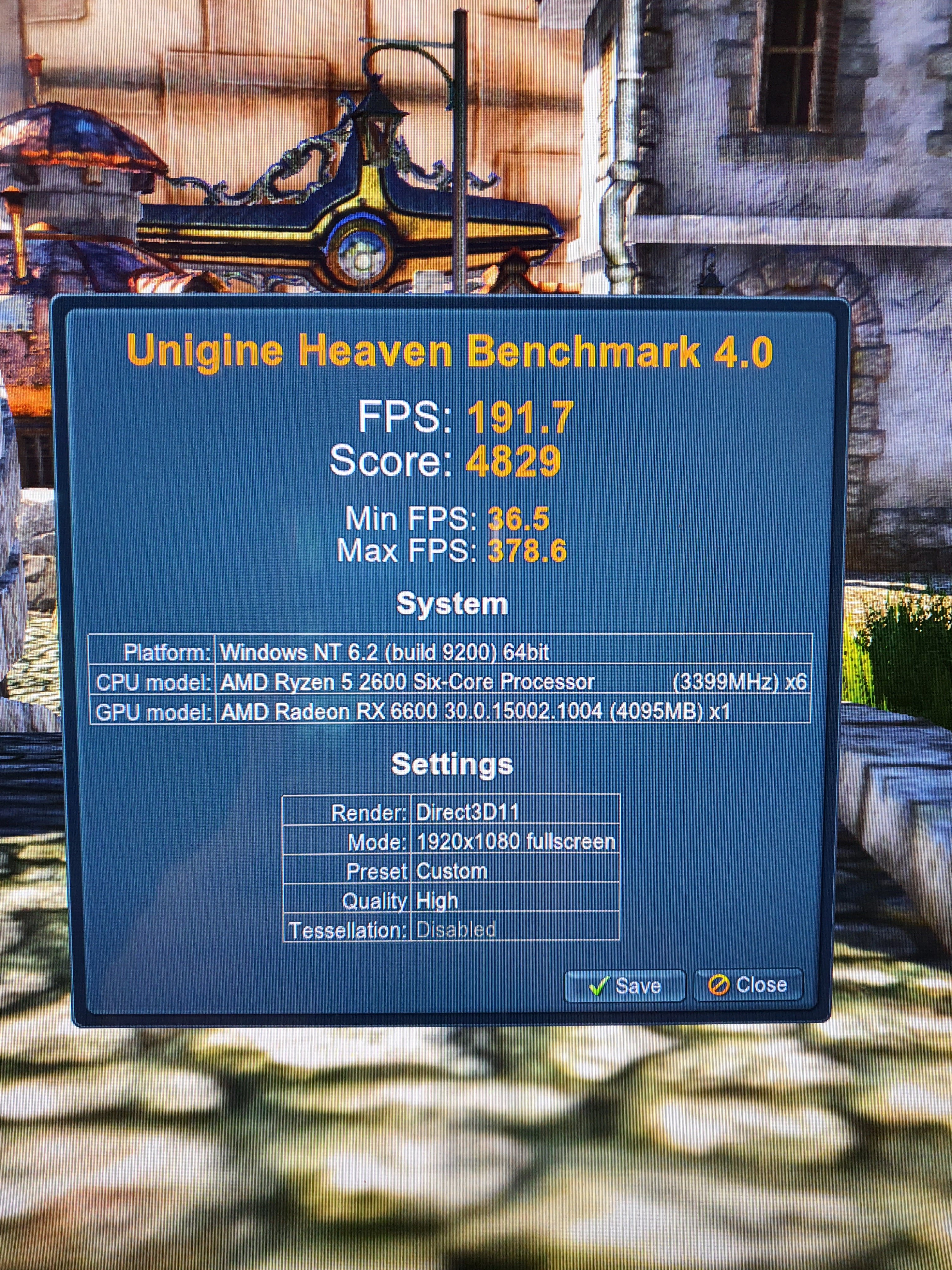The height and width of the screenshot is (1270, 952).
Task: Close the Heaven Benchmark results dialog
Action: (x=748, y=985)
